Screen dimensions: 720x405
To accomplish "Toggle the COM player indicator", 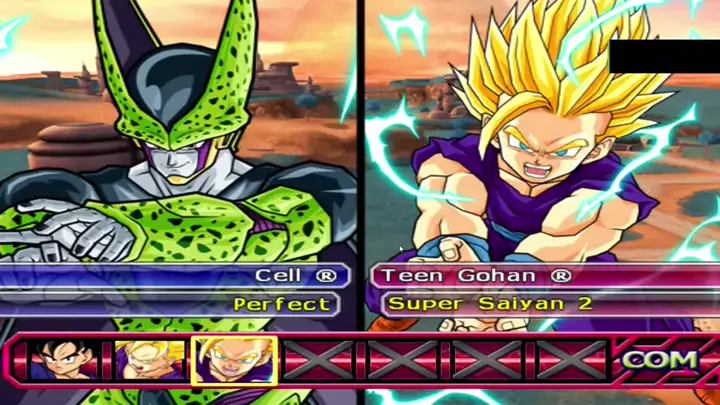I will pos(661,359).
